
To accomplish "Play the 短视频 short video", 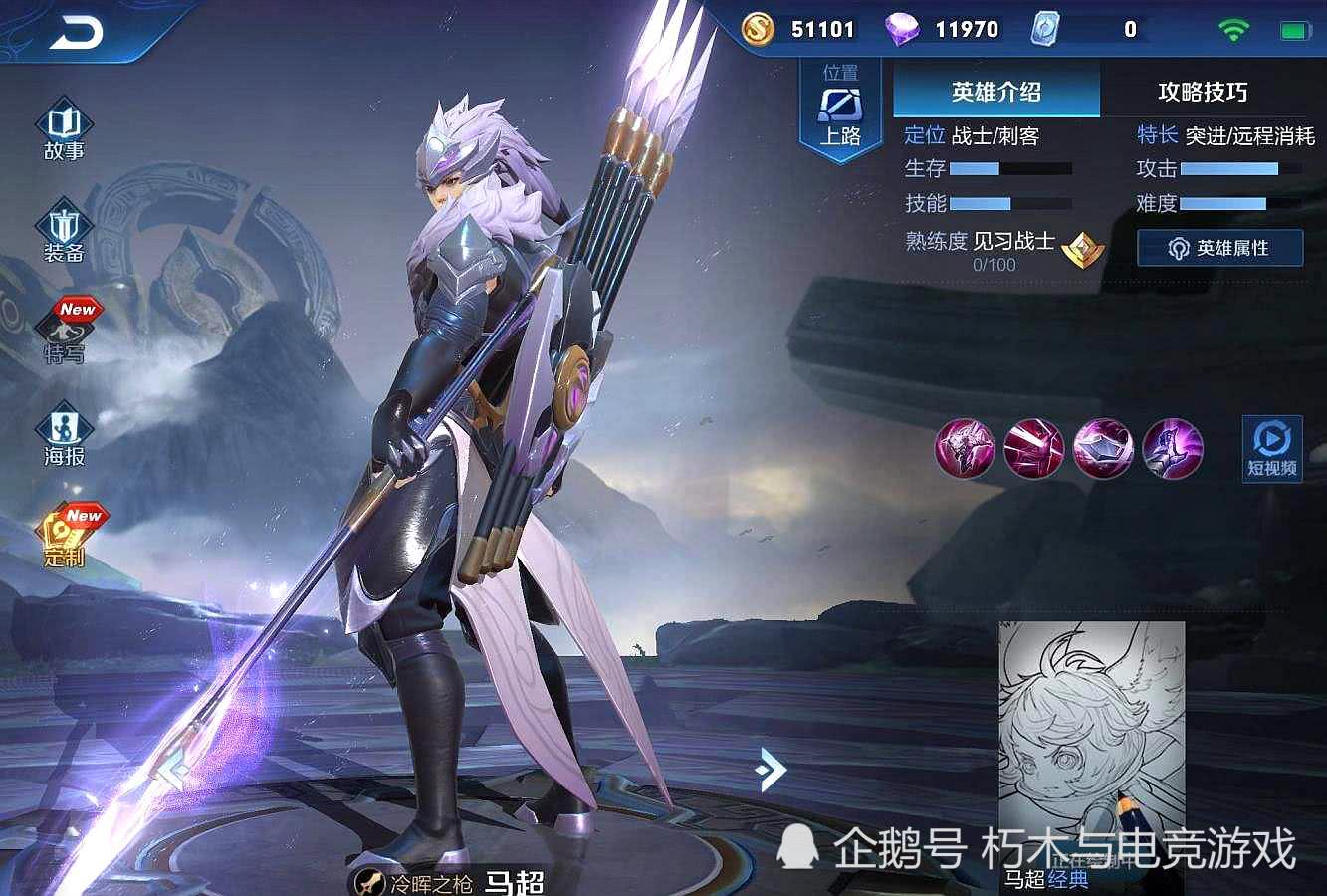I will tap(1272, 449).
